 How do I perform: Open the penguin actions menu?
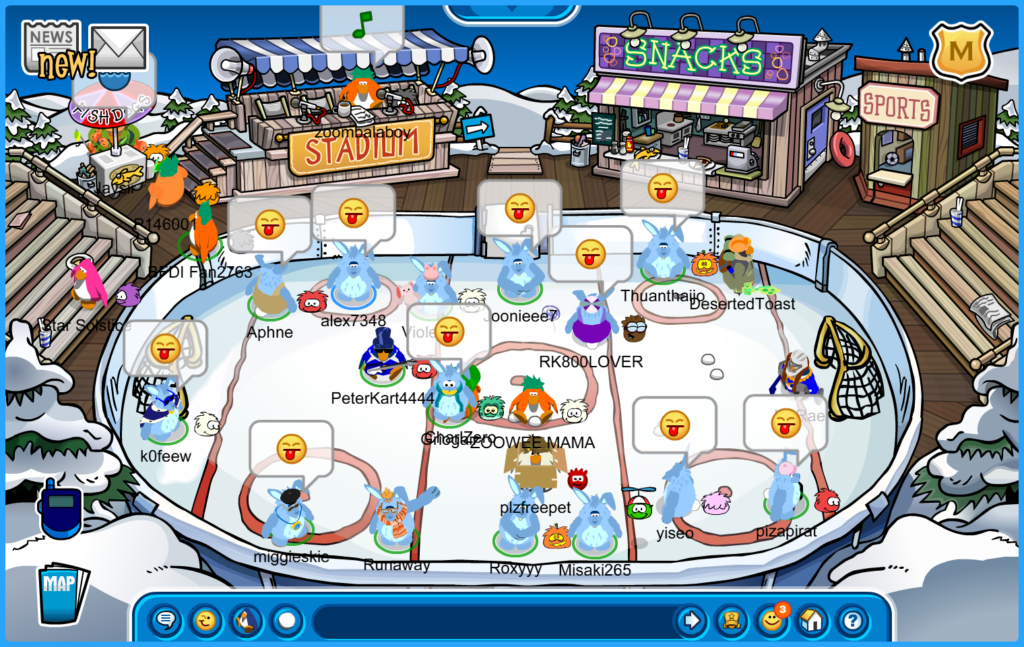tap(246, 621)
